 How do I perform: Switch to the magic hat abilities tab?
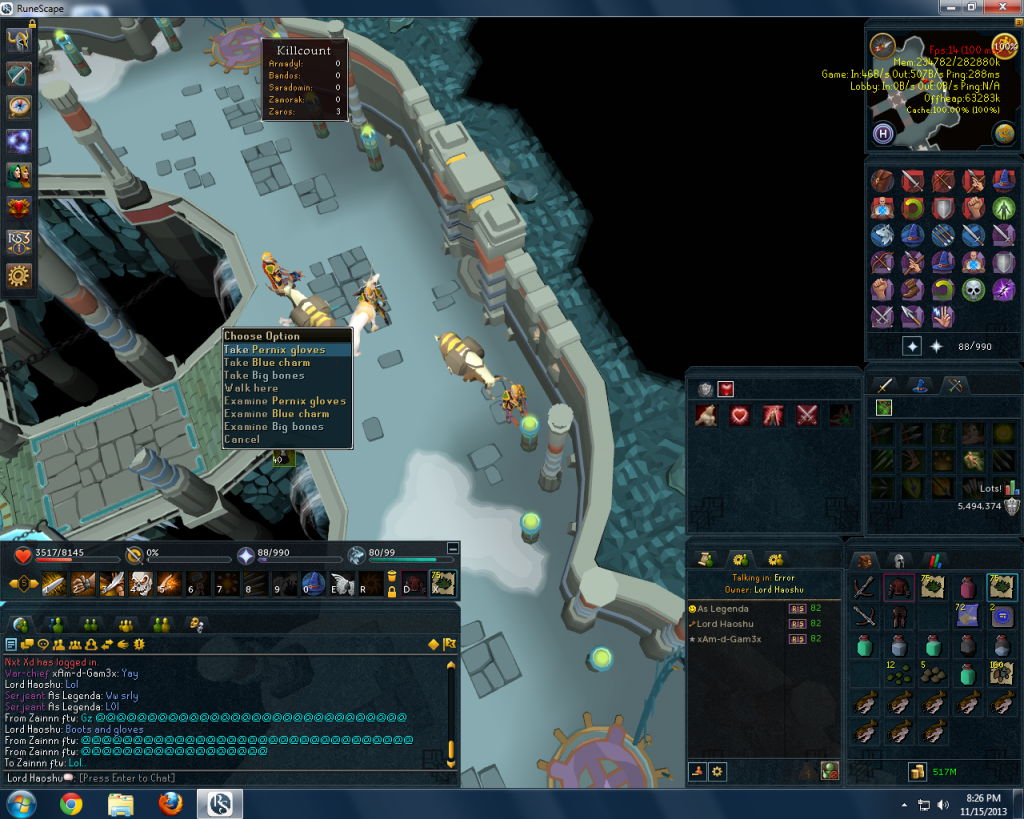click(921, 385)
